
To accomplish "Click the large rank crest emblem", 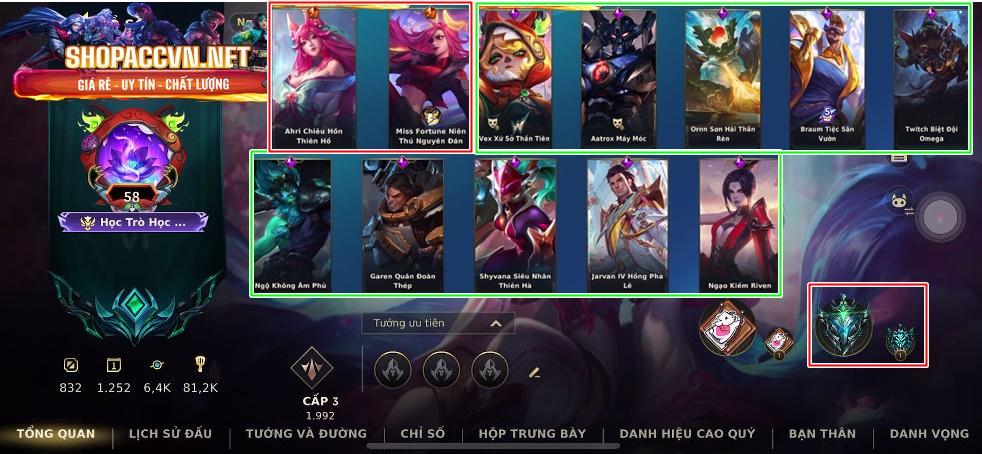I will pos(843,326).
